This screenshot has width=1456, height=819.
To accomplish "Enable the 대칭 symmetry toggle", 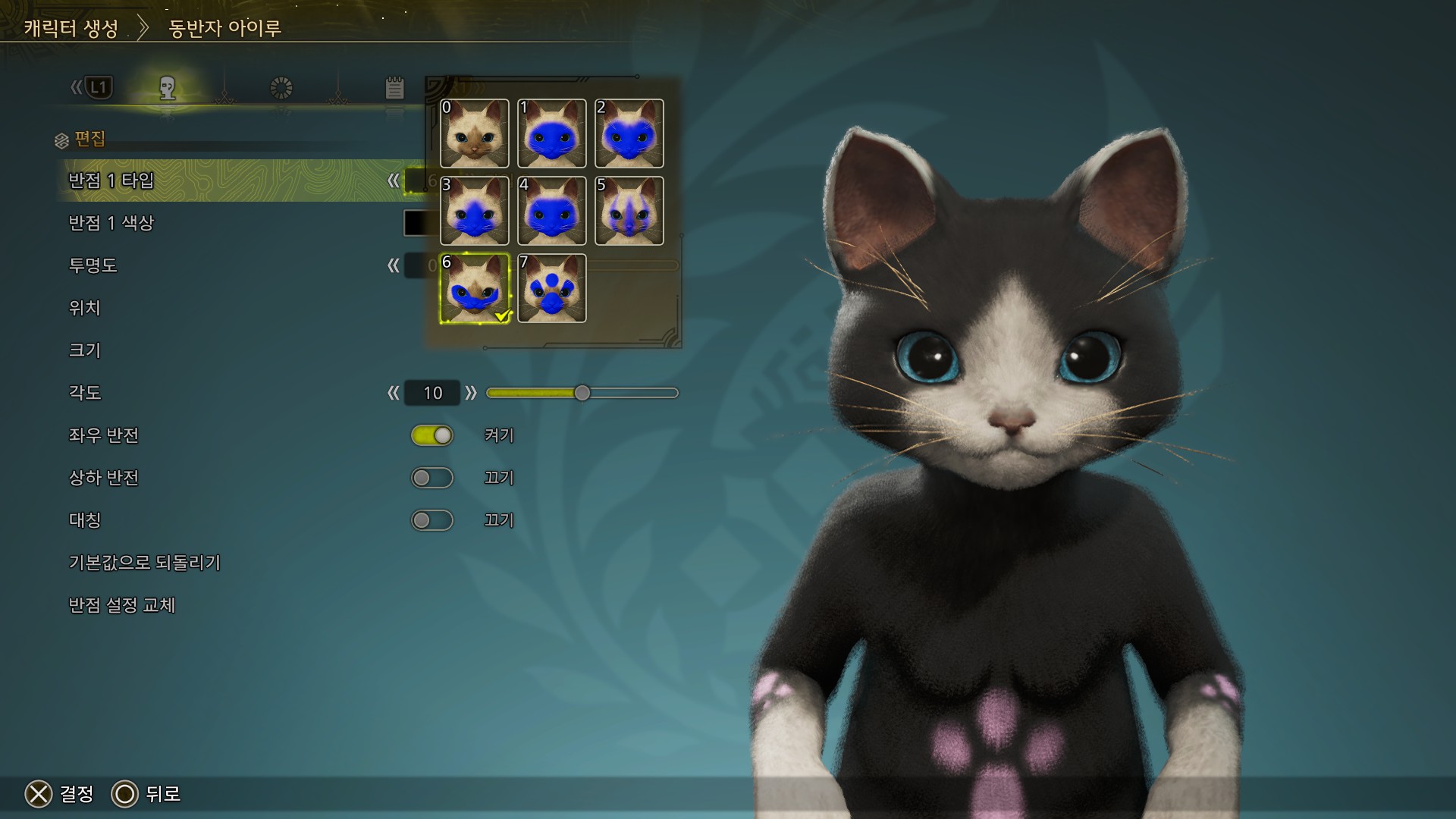I will (432, 520).
